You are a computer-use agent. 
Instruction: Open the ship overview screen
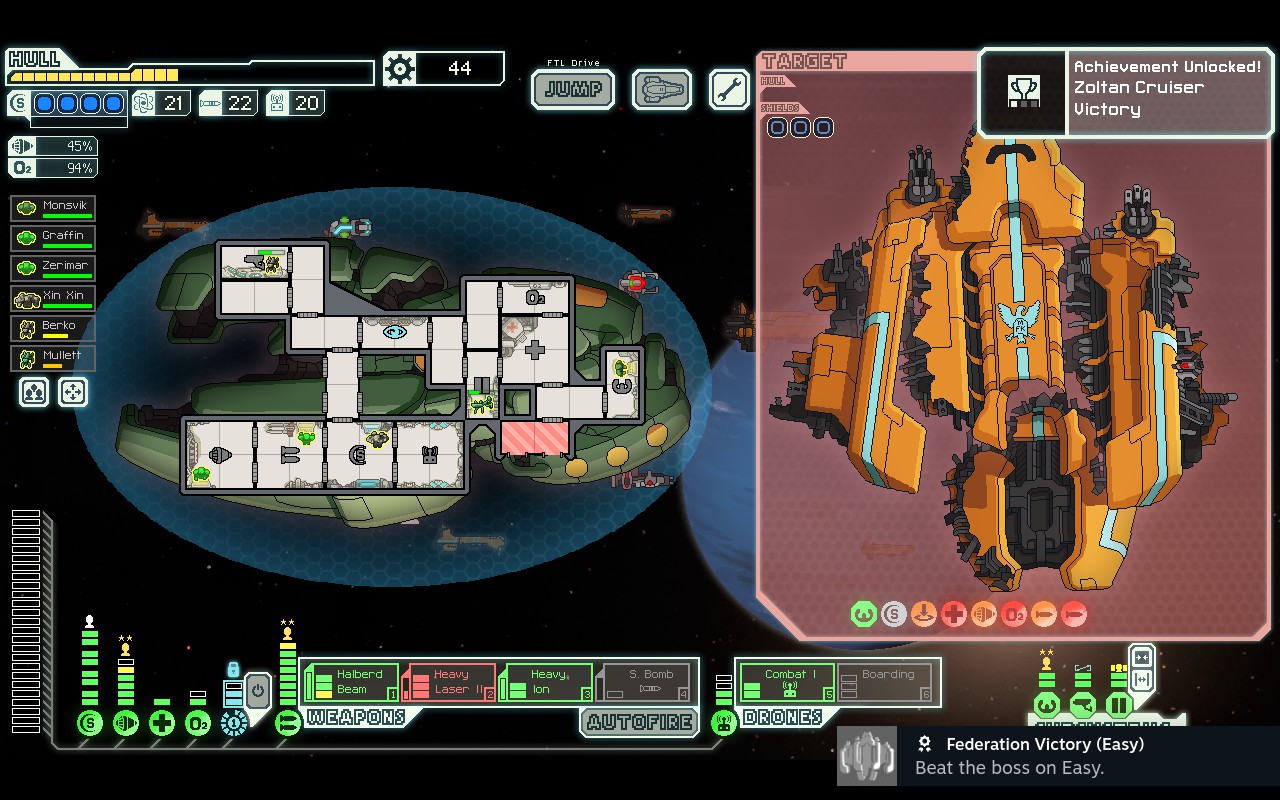point(662,90)
